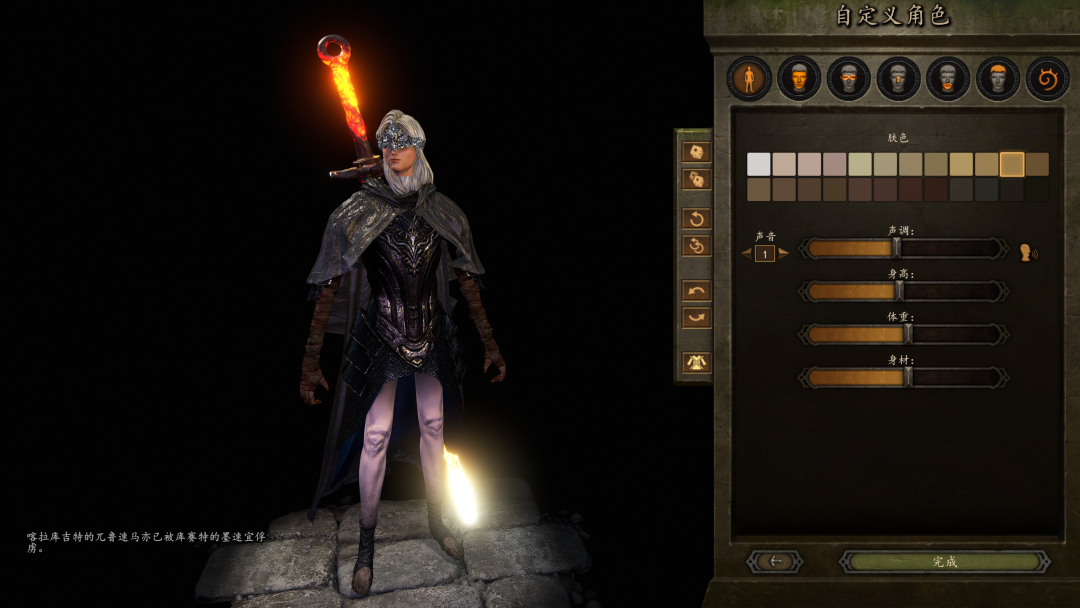Randomize with the single-die button
Viewport: 1080px width, 608px height.
696,152
